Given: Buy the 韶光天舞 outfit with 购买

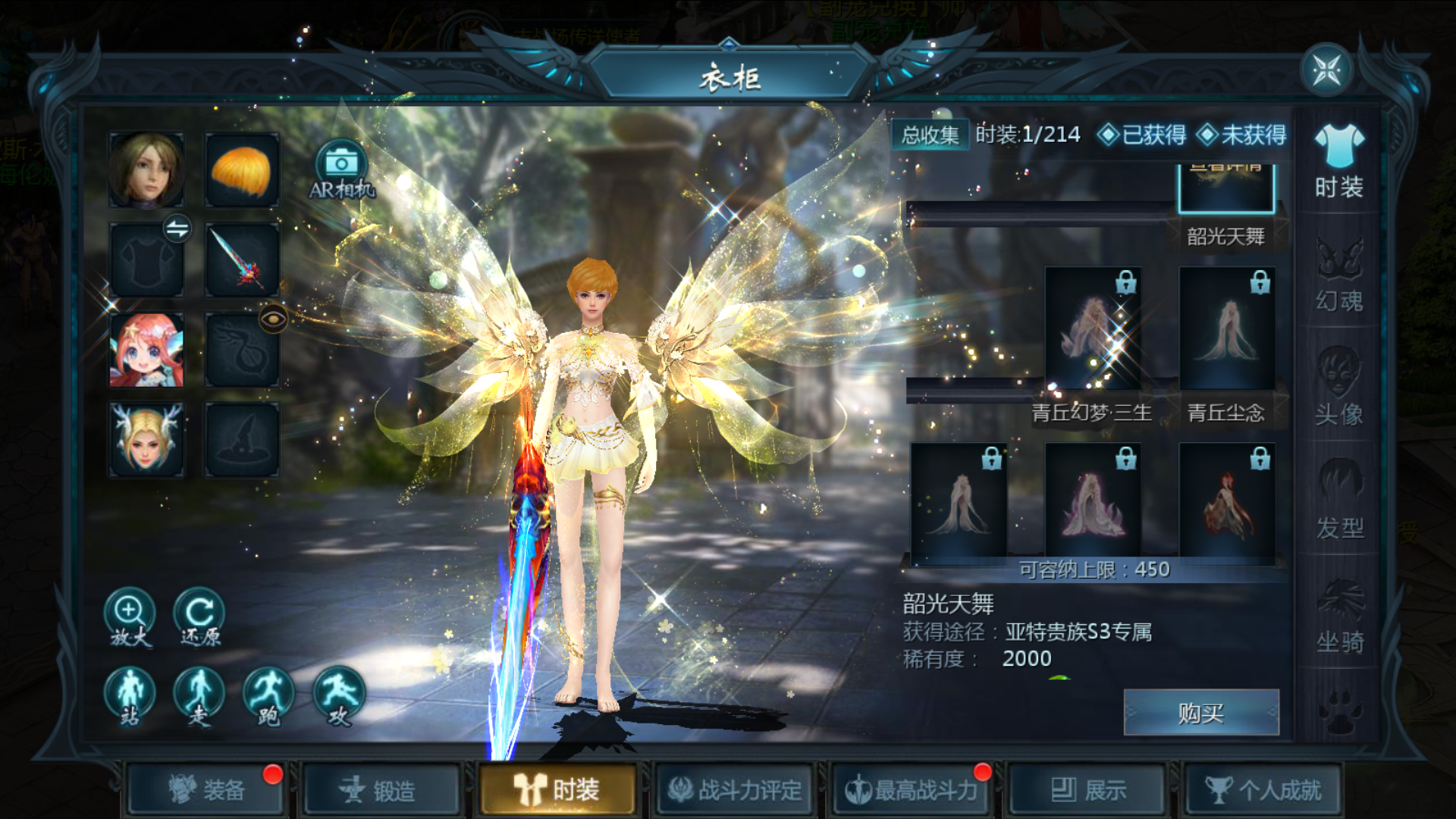Looking at the screenshot, I should tap(1200, 713).
